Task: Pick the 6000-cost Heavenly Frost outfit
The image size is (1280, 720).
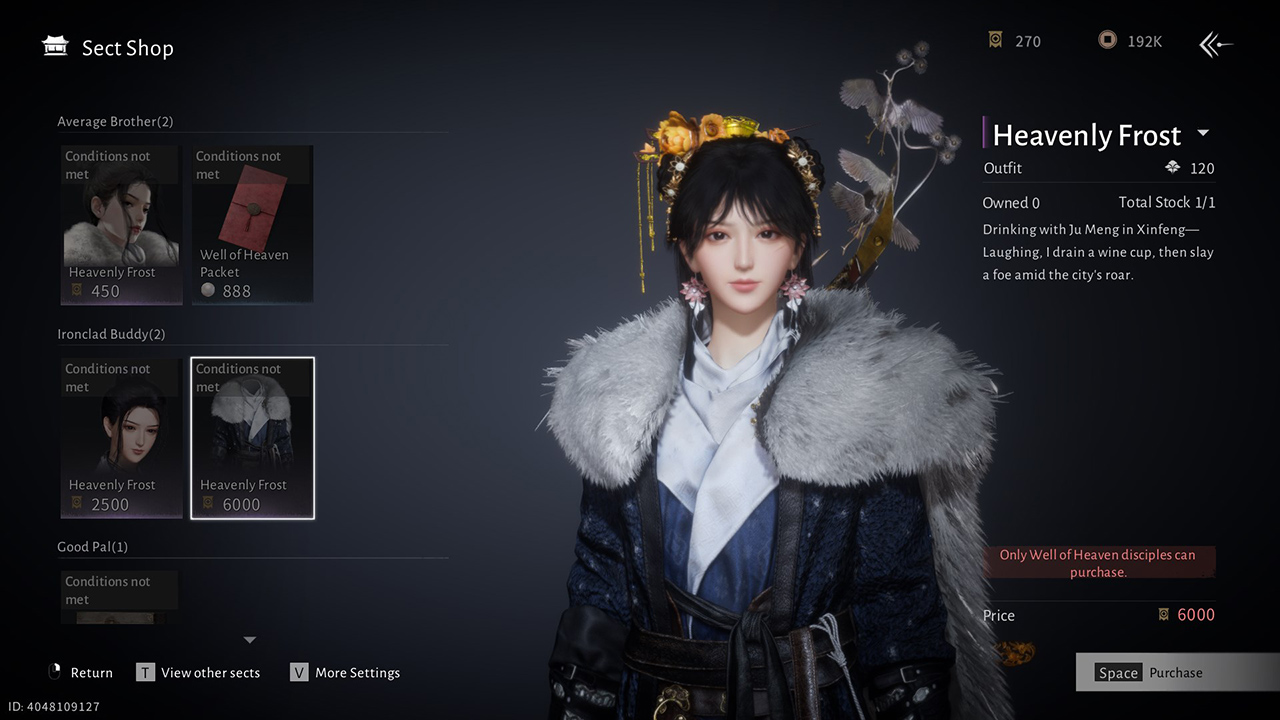Action: pos(252,438)
